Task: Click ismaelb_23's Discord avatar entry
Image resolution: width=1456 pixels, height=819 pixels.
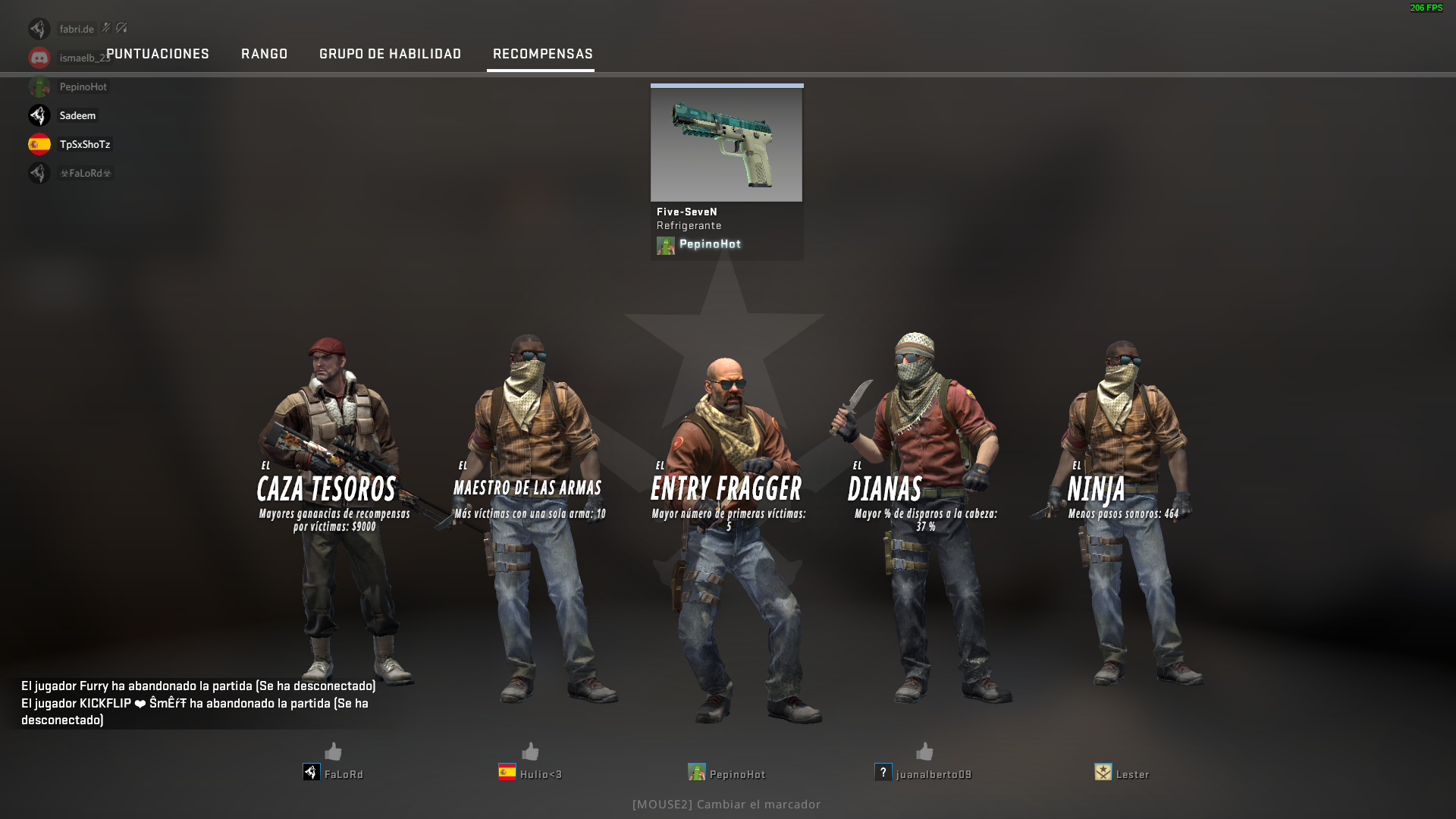Action: 39,58
